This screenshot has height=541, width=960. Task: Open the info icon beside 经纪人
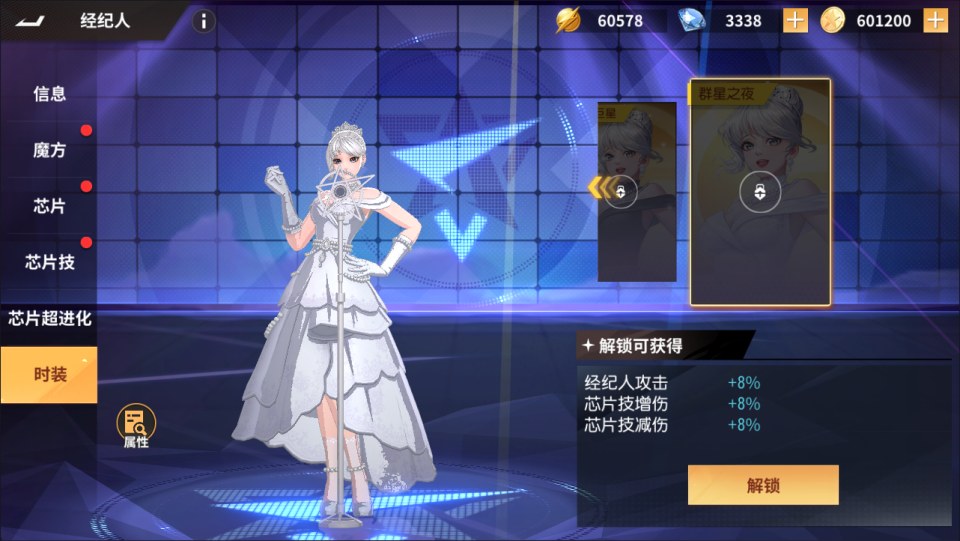coord(203,21)
